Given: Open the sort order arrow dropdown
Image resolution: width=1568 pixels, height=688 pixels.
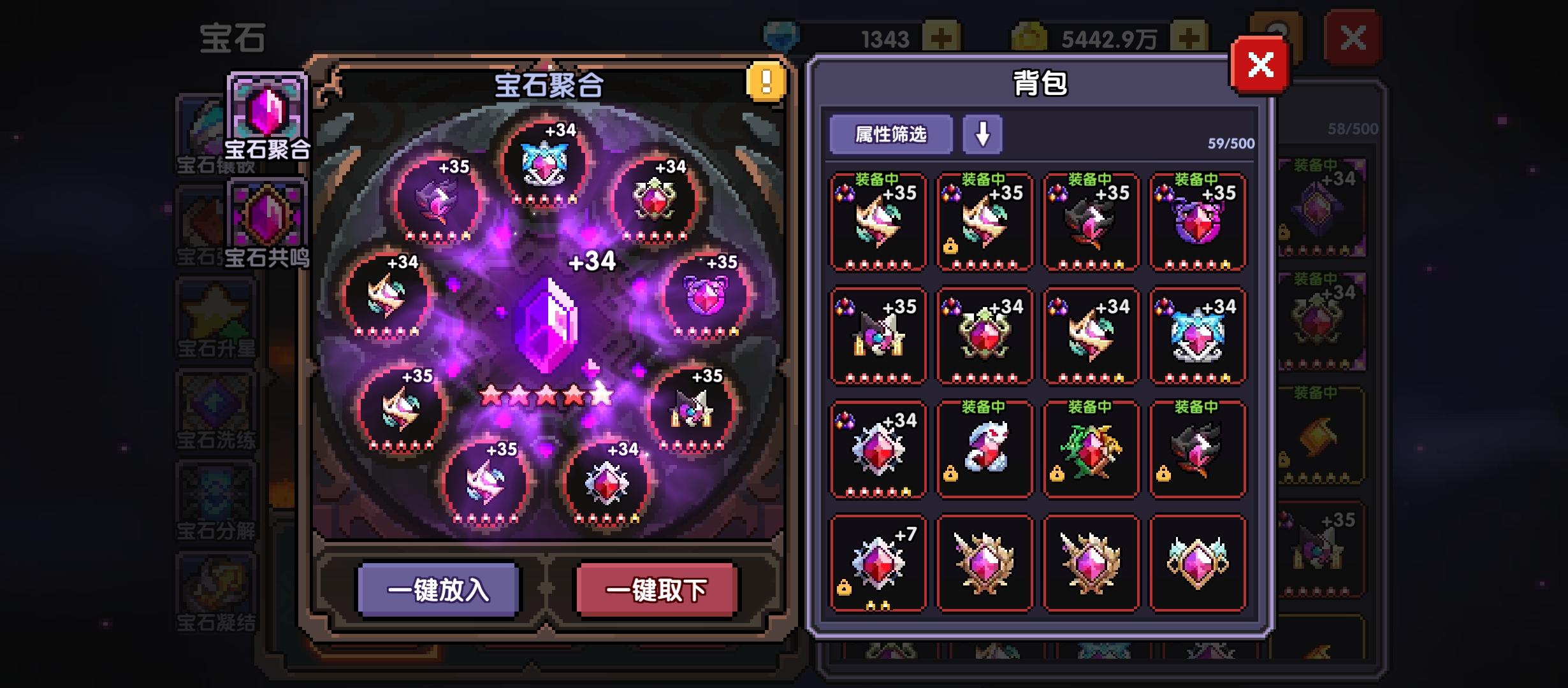Looking at the screenshot, I should [982, 135].
